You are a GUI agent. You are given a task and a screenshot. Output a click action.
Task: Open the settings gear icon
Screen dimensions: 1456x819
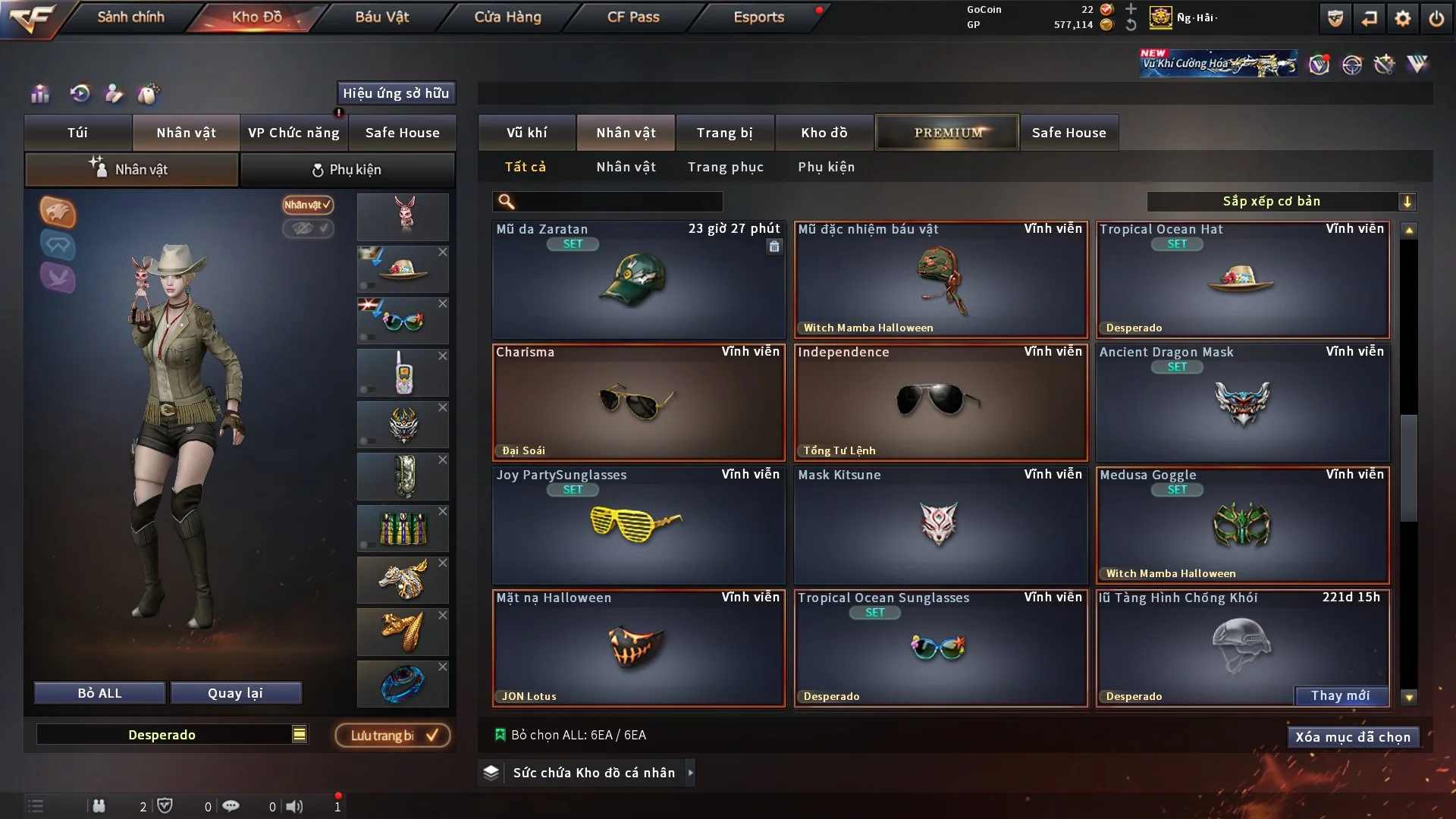(x=1402, y=18)
